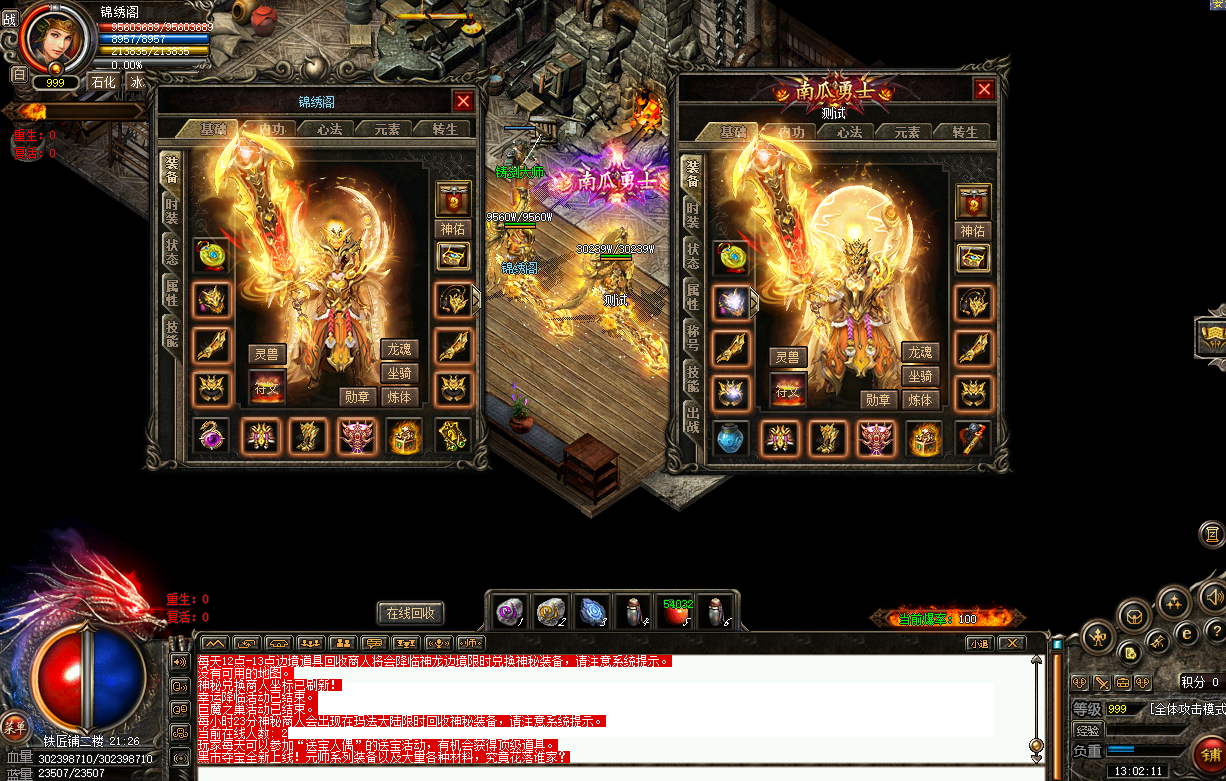Show the 出战 side tab

pos(692,418)
